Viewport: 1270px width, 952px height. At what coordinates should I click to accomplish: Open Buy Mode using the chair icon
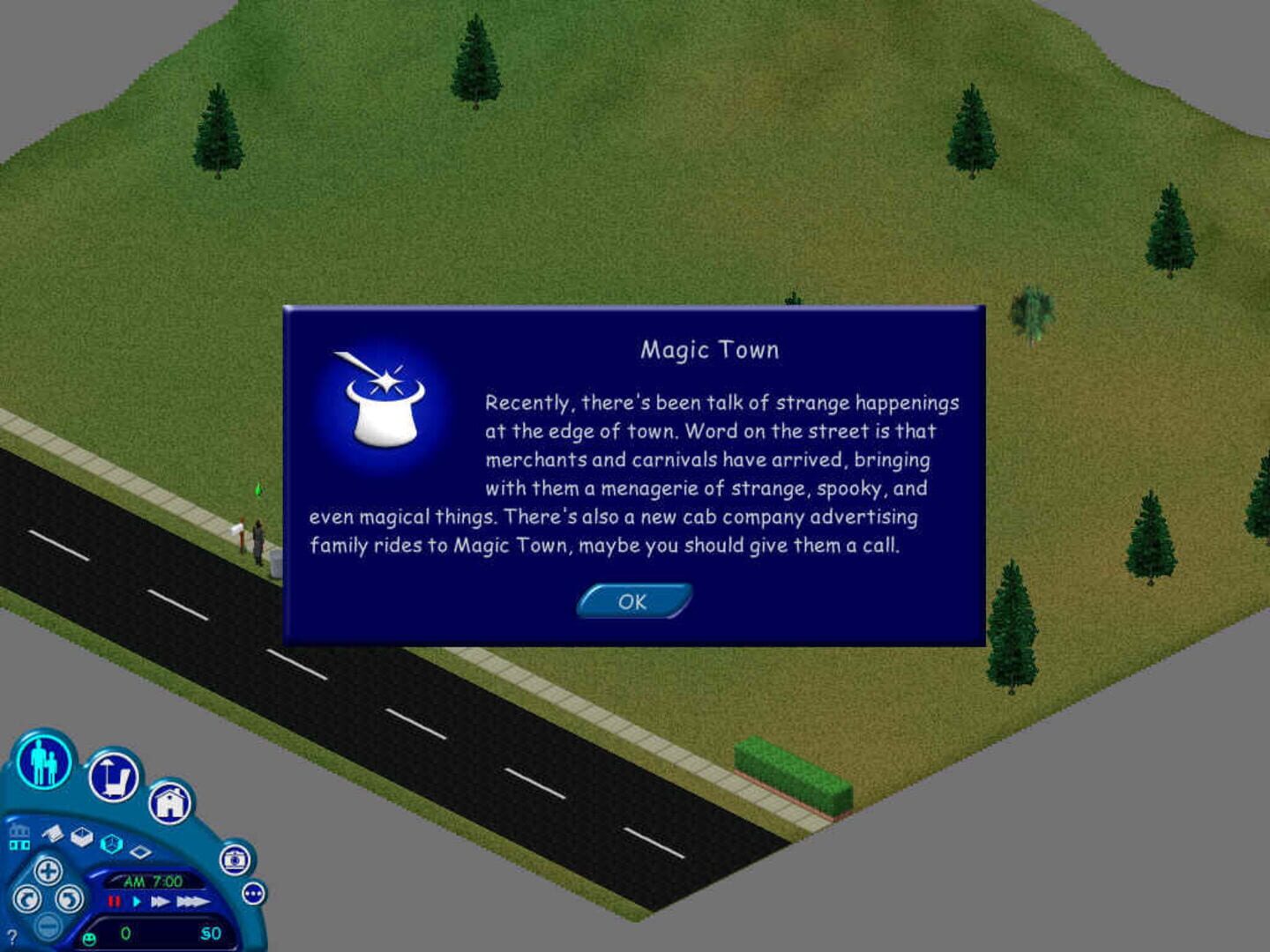(113, 777)
